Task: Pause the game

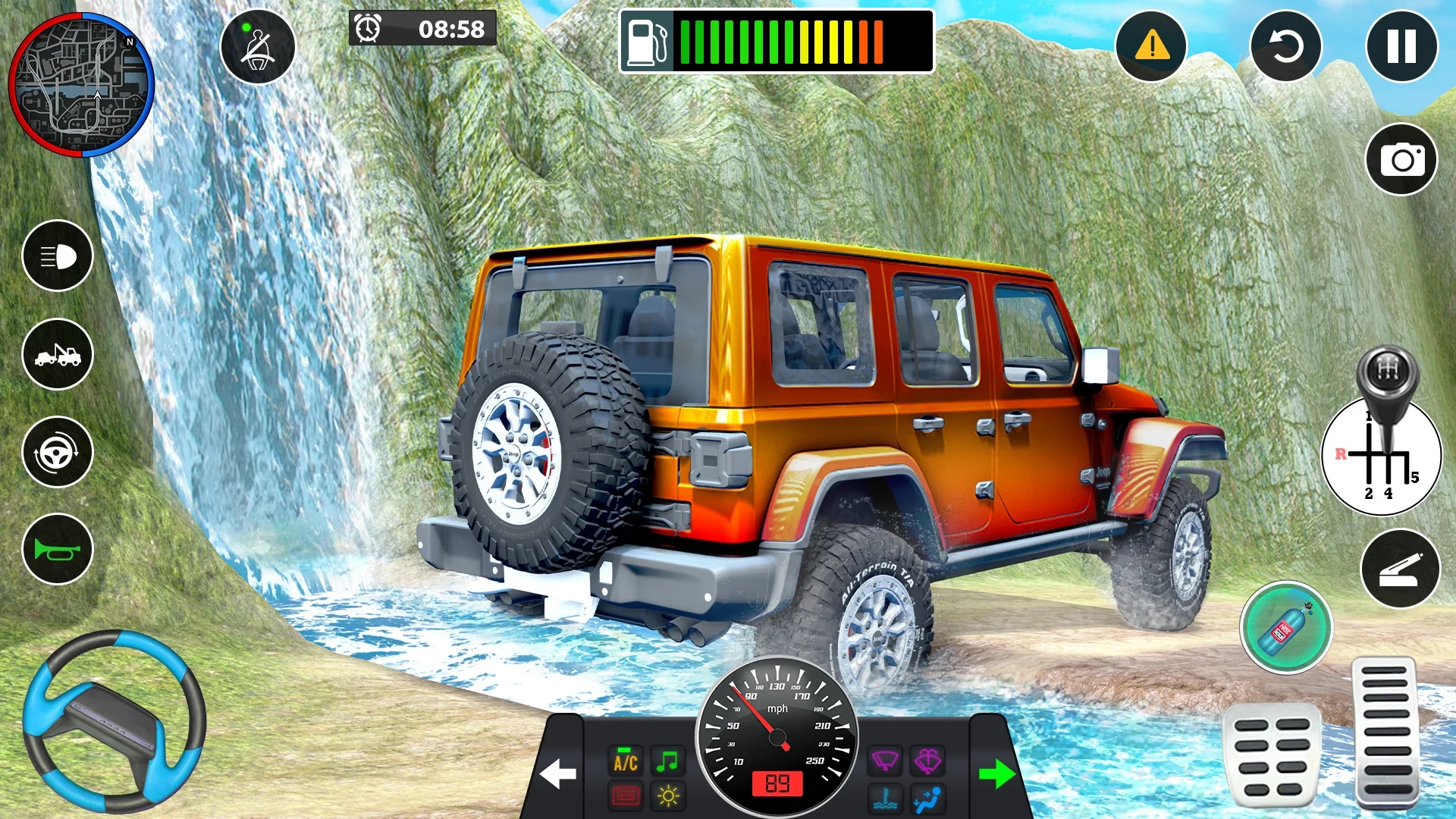Action: pyautogui.click(x=1401, y=46)
